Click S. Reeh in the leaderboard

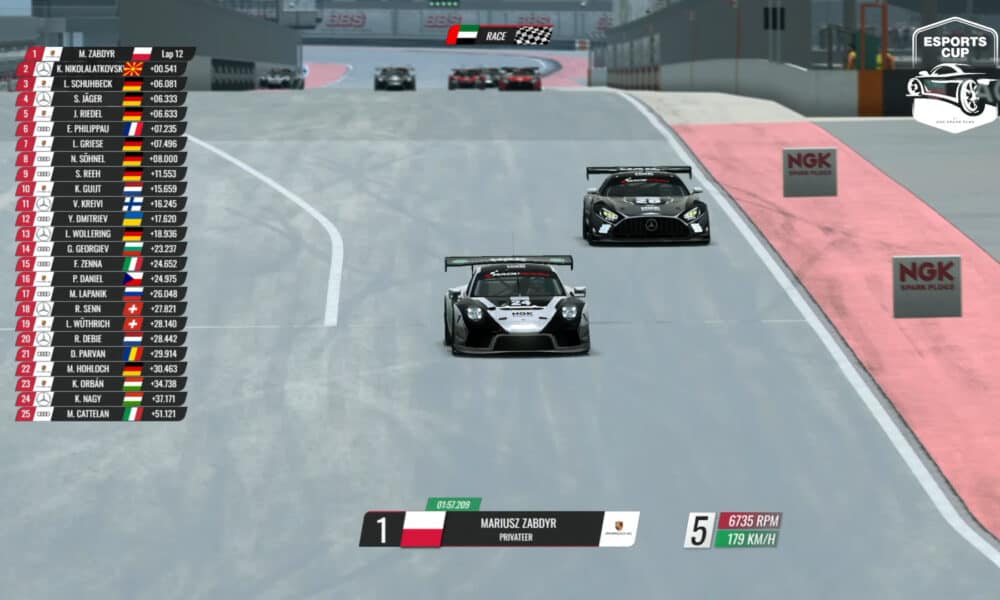(x=98, y=174)
